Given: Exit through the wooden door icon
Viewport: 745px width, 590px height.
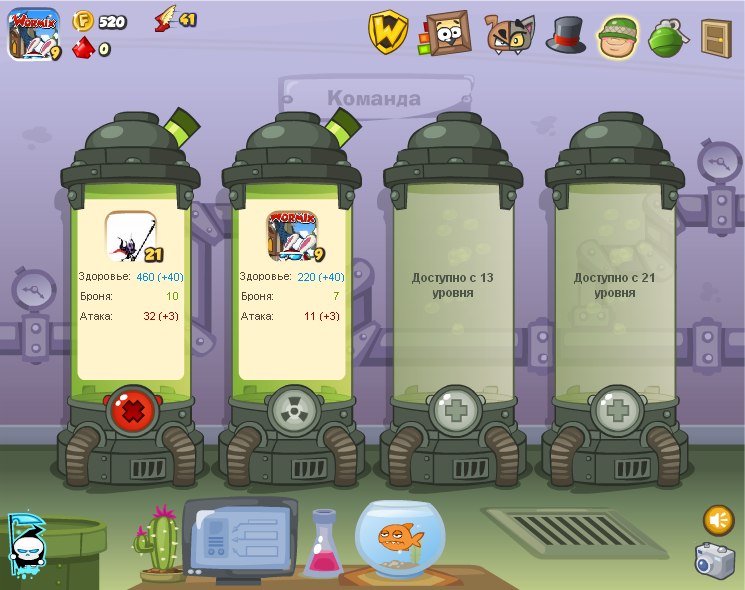Looking at the screenshot, I should pos(716,36).
